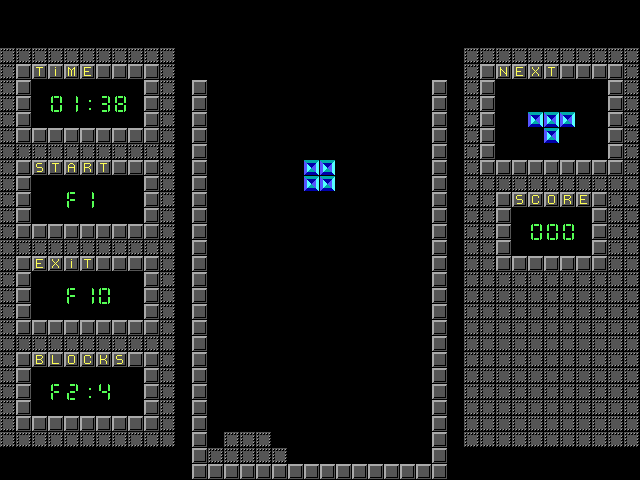Image resolution: width=640 pixels, height=480 pixels.
Task: Select the BLOCKS F2:4 option panel
Action: pyautogui.click(x=87, y=391)
